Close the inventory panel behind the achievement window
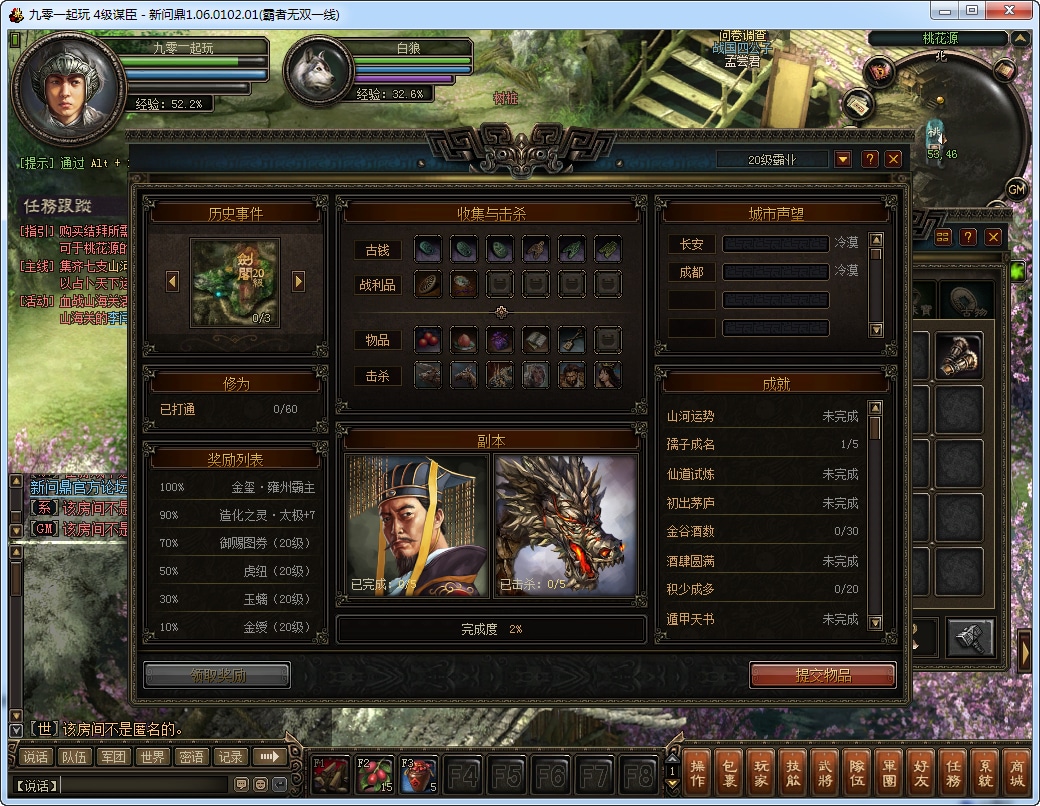Screen dimensions: 1040x806 [993, 237]
